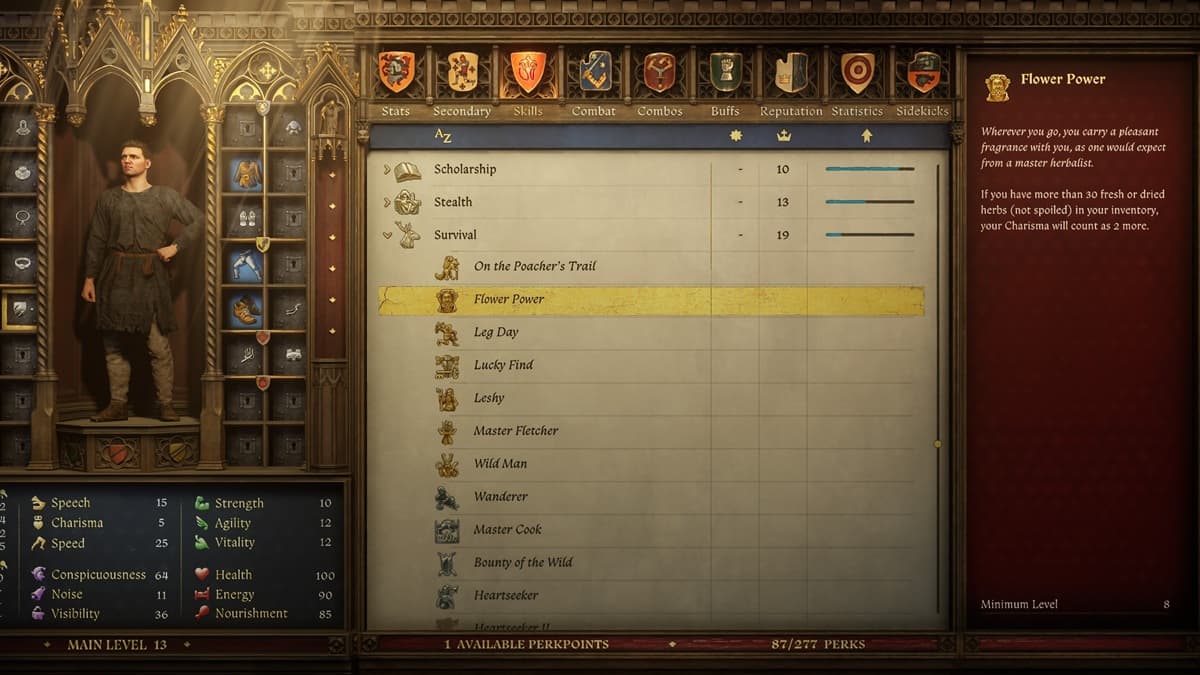The height and width of the screenshot is (675, 1200).
Task: Sort skills alphabetically with the AZ header
Action: click(443, 135)
